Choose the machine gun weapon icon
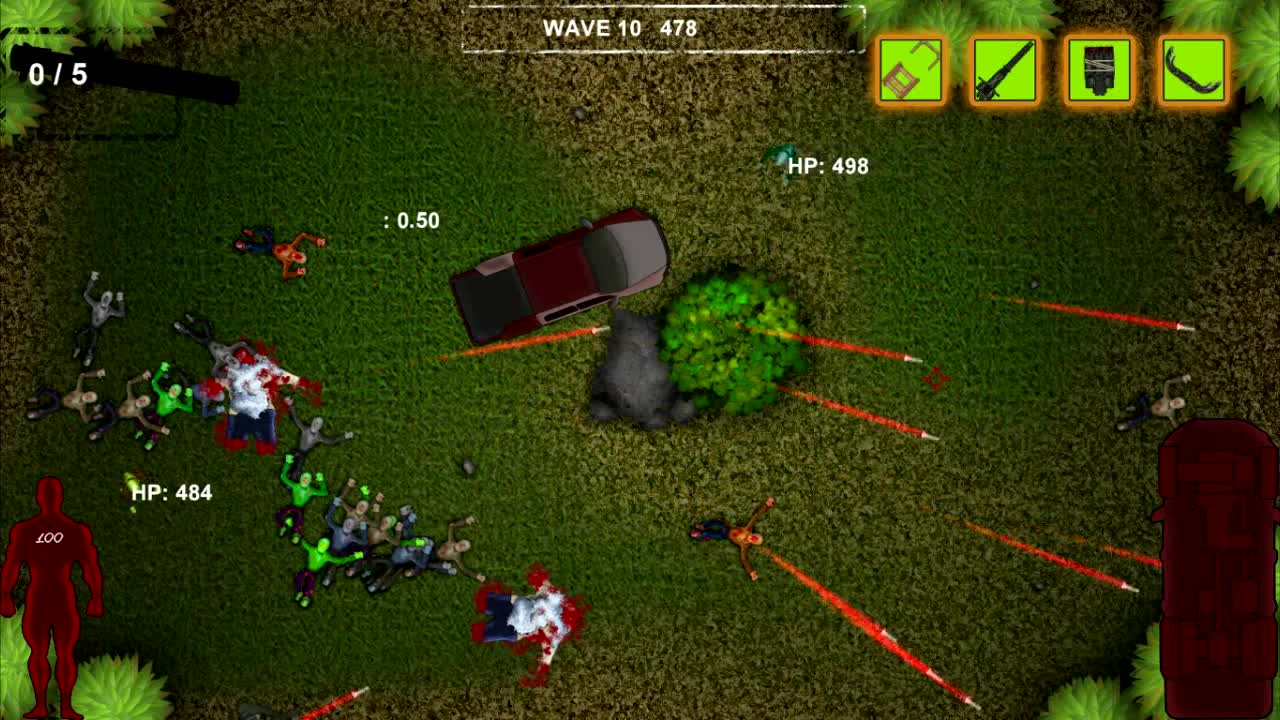 pos(1005,70)
